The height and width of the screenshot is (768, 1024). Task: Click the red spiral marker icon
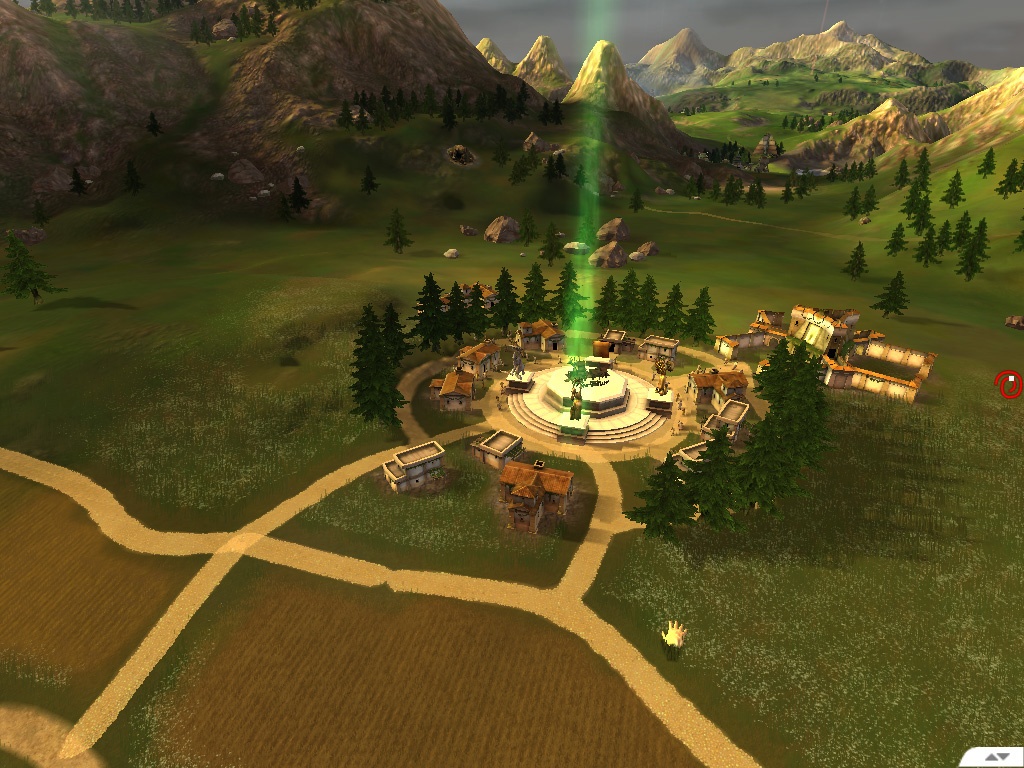tap(1009, 384)
